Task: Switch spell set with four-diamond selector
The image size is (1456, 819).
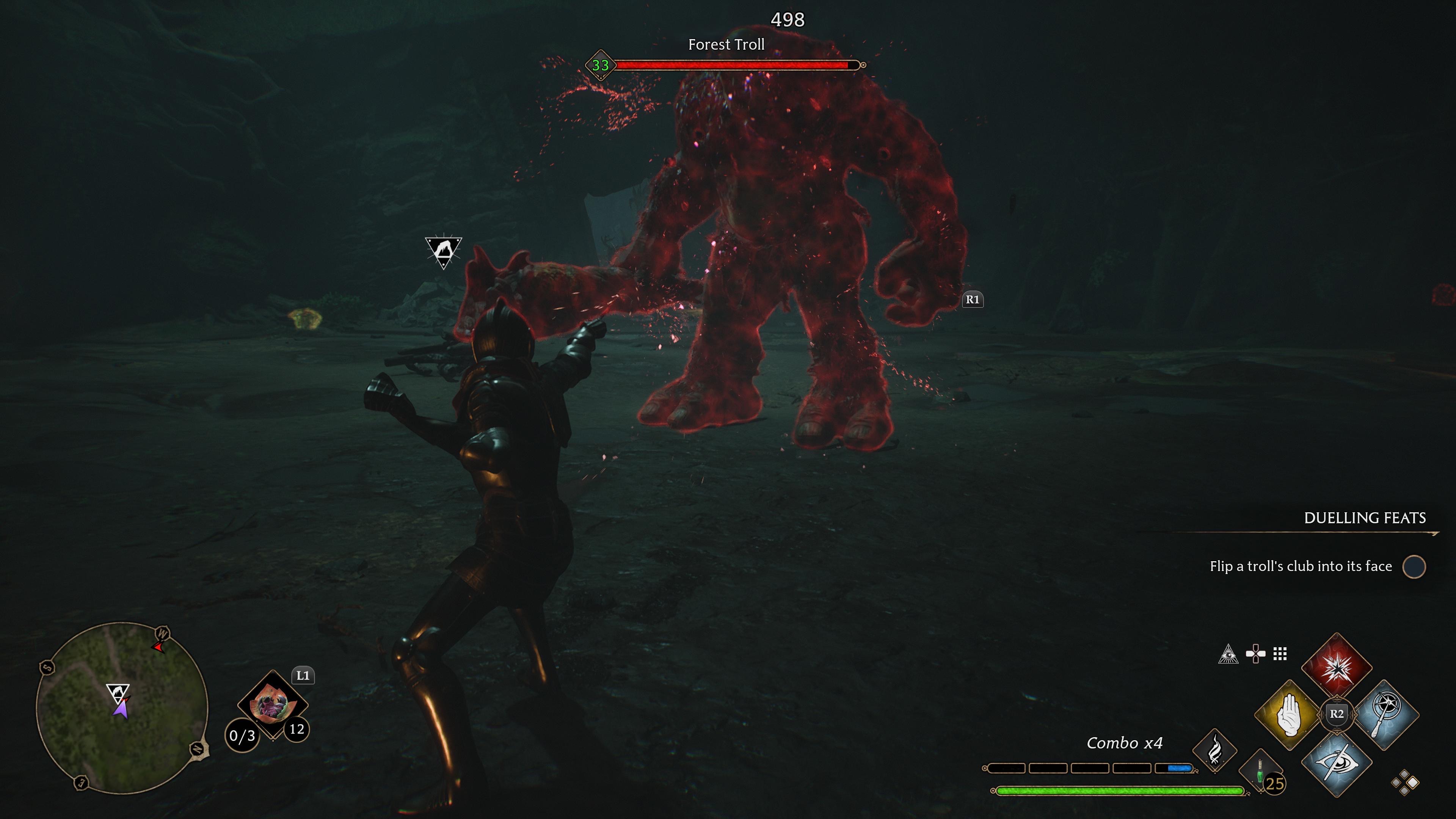Action: (1405, 783)
